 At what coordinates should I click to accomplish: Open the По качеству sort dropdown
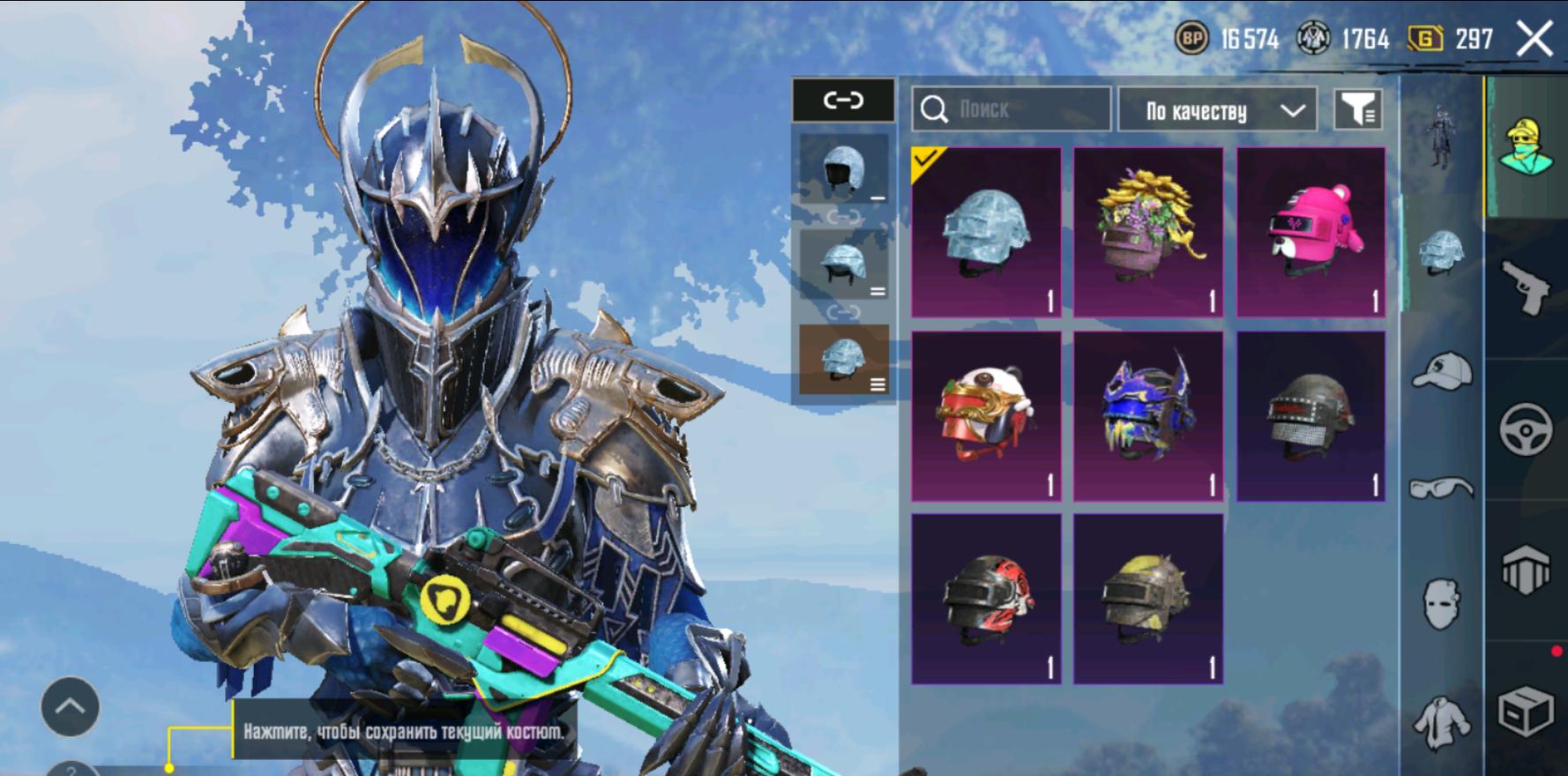(1217, 110)
